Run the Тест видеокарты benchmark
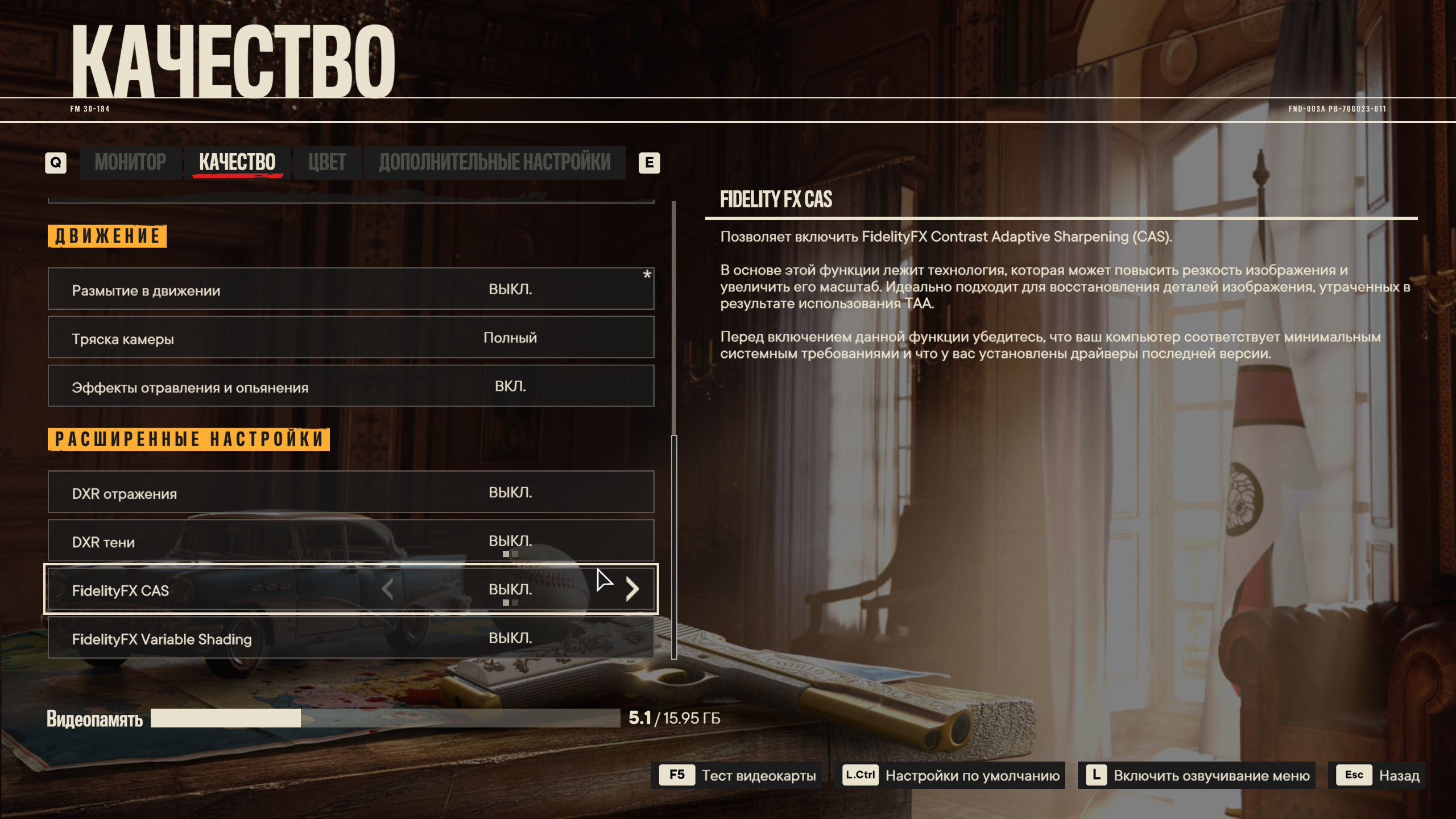This screenshot has width=1456, height=819. pyautogui.click(x=737, y=775)
